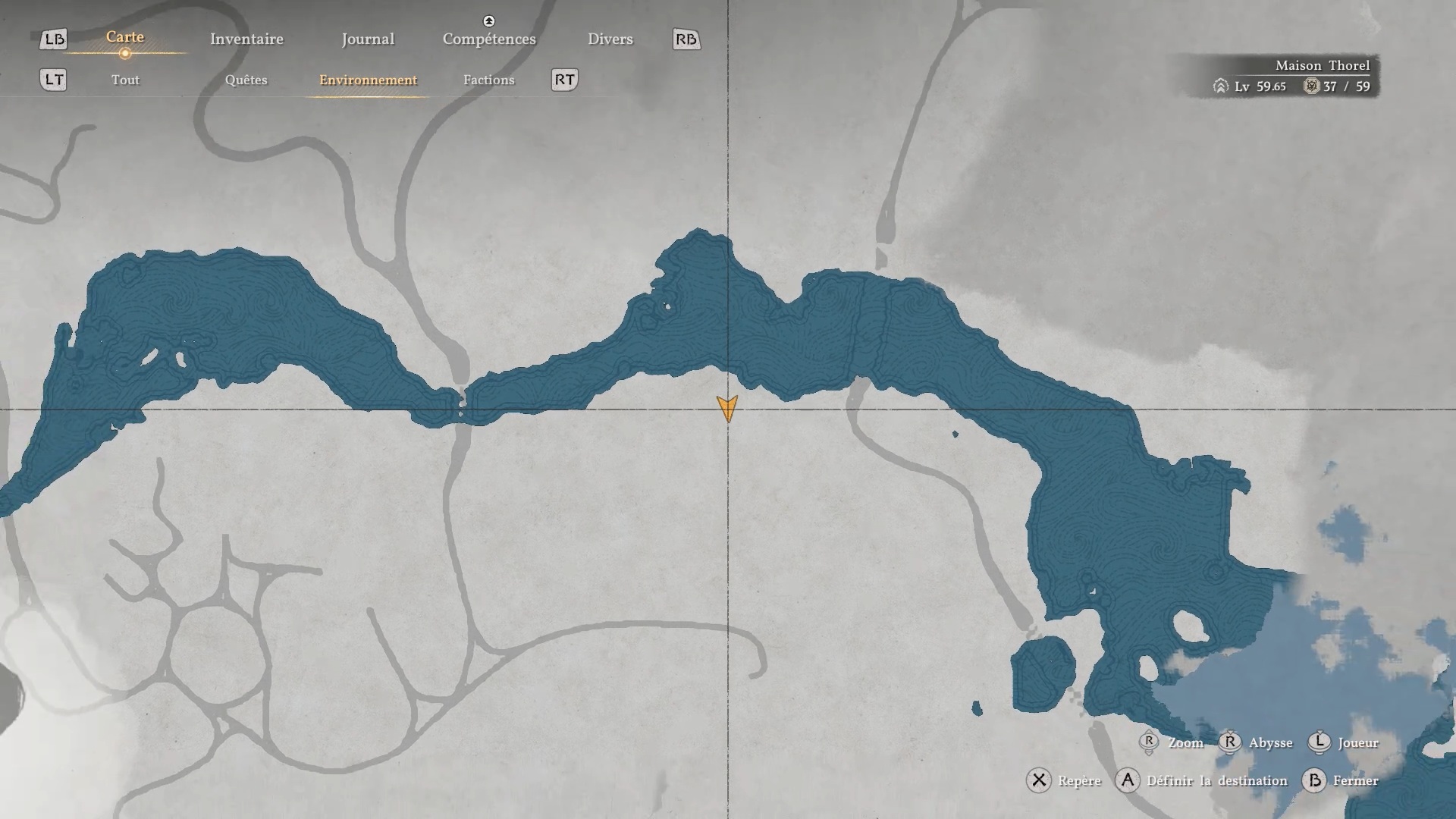The image size is (1456, 819).
Task: Switch to the Factions map filter
Action: click(488, 80)
